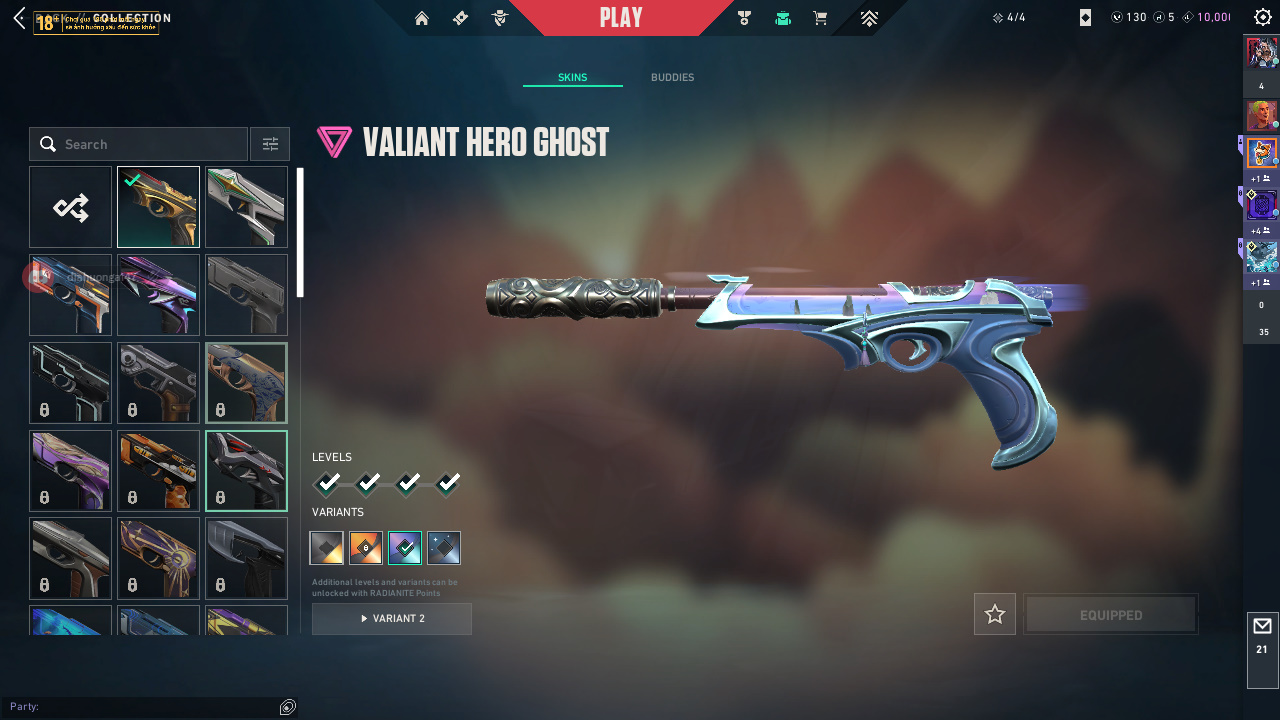Select the orange locked variant swatch
1280x720 pixels.
point(366,548)
